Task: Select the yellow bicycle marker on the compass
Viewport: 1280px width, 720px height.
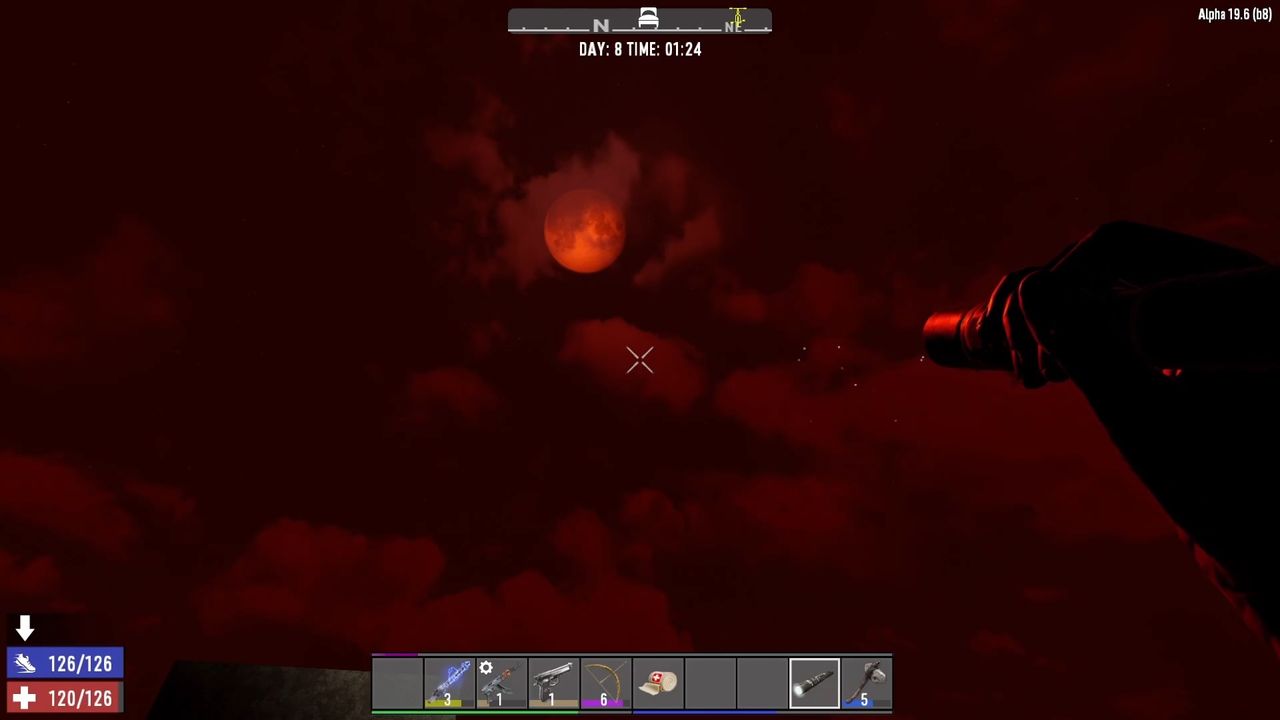Action: point(738,18)
